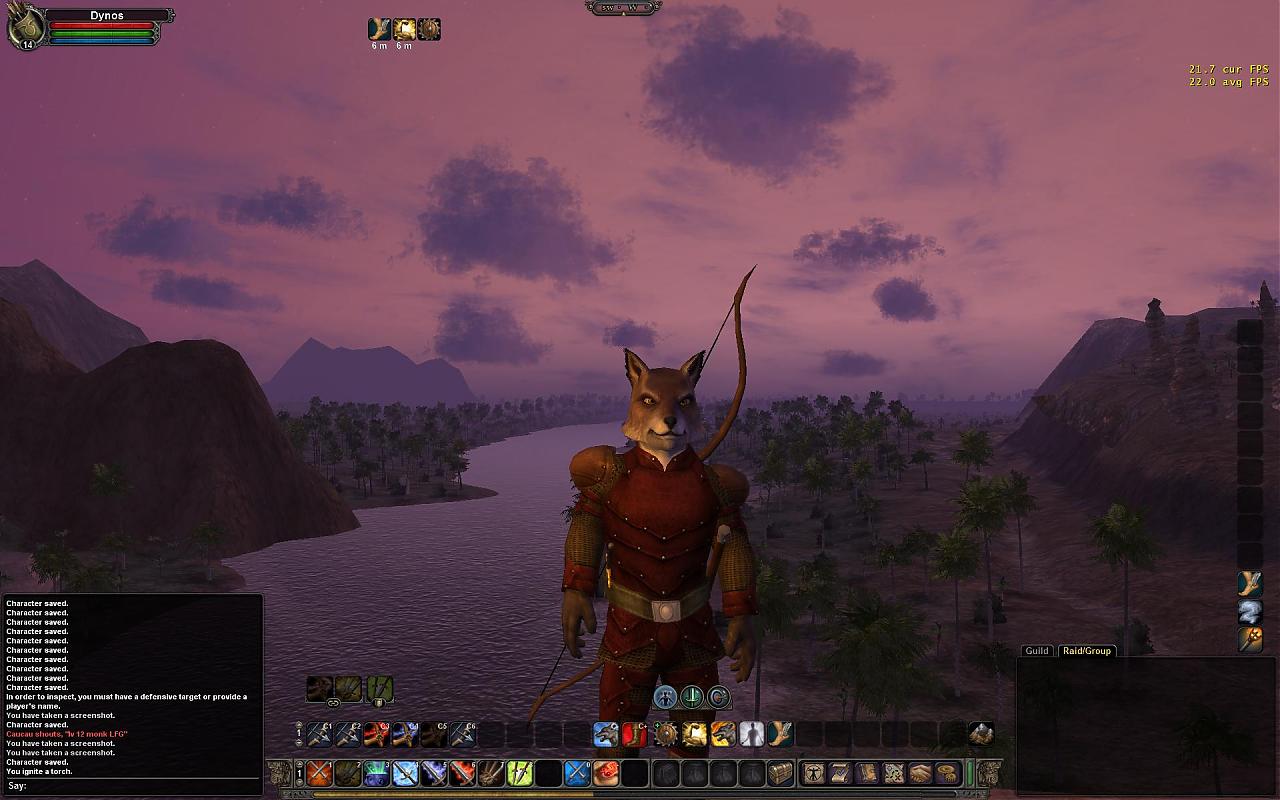This screenshot has height=800, width=1280.
Task: Activate the red fist ability slot
Action: point(606,773)
